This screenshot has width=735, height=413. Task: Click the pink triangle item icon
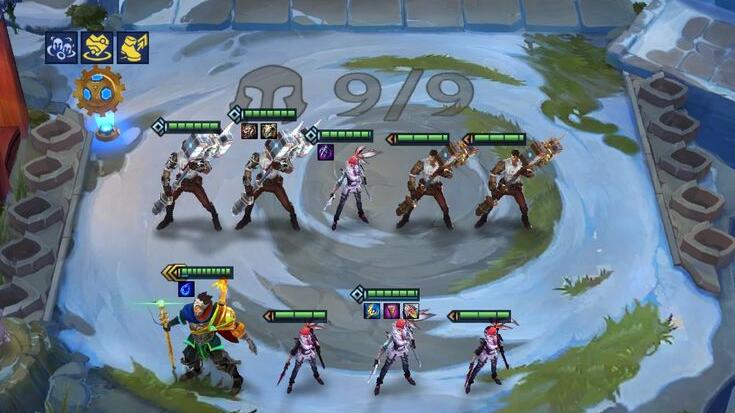(391, 310)
